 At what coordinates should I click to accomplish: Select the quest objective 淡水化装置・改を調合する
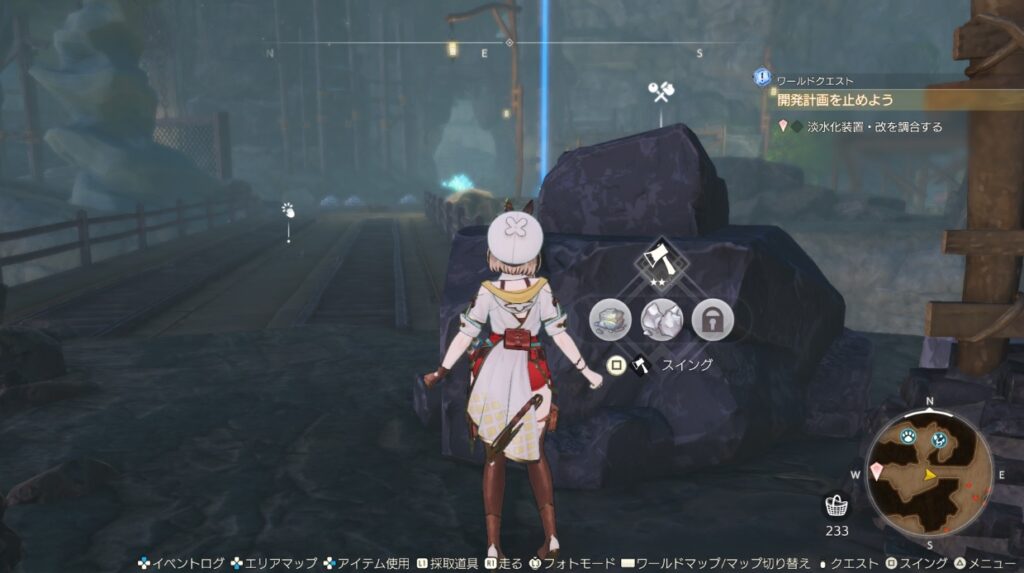tap(869, 127)
